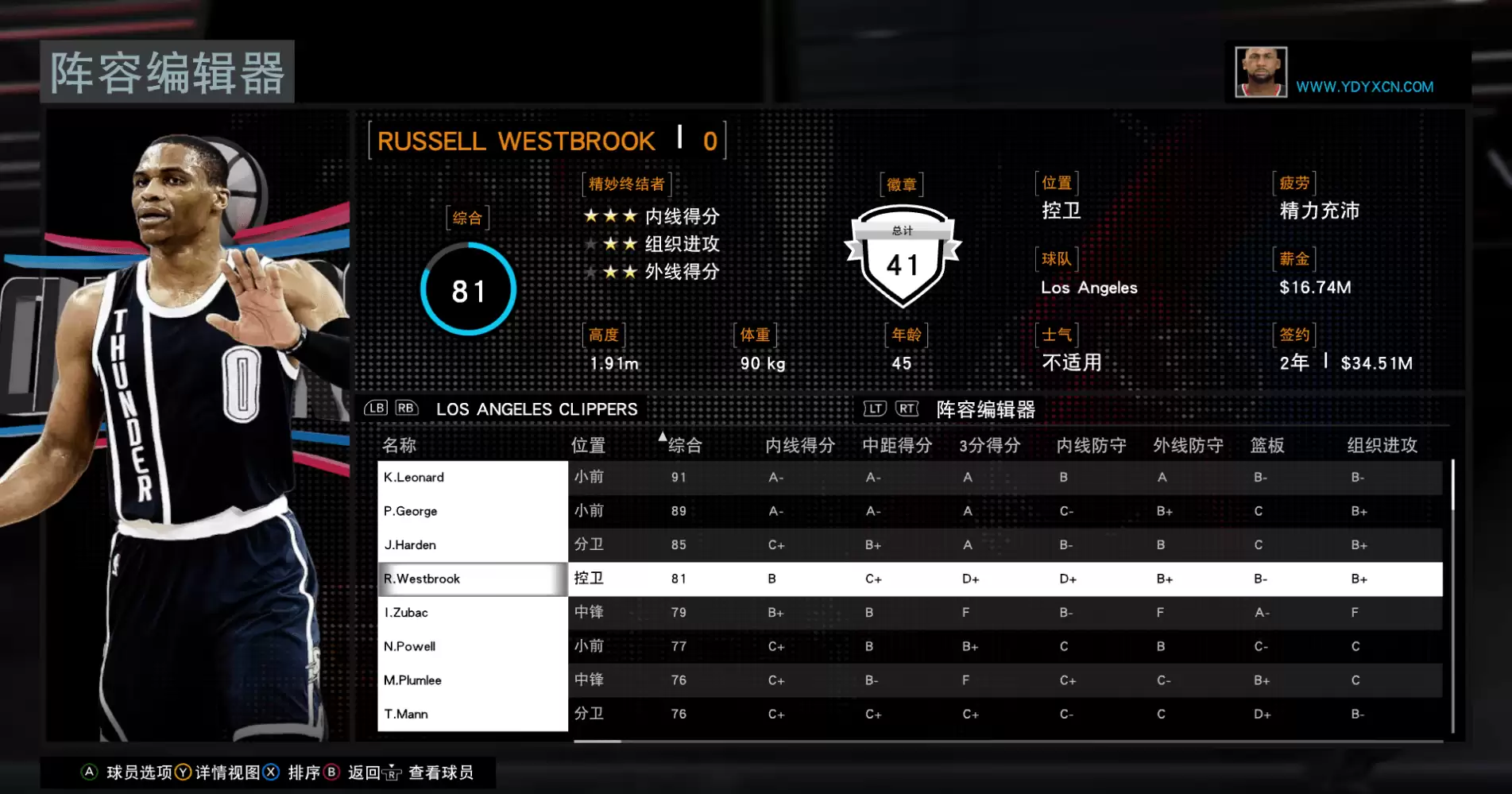Open the WWW.YDYXCN.COM watermark link

[x=1364, y=87]
